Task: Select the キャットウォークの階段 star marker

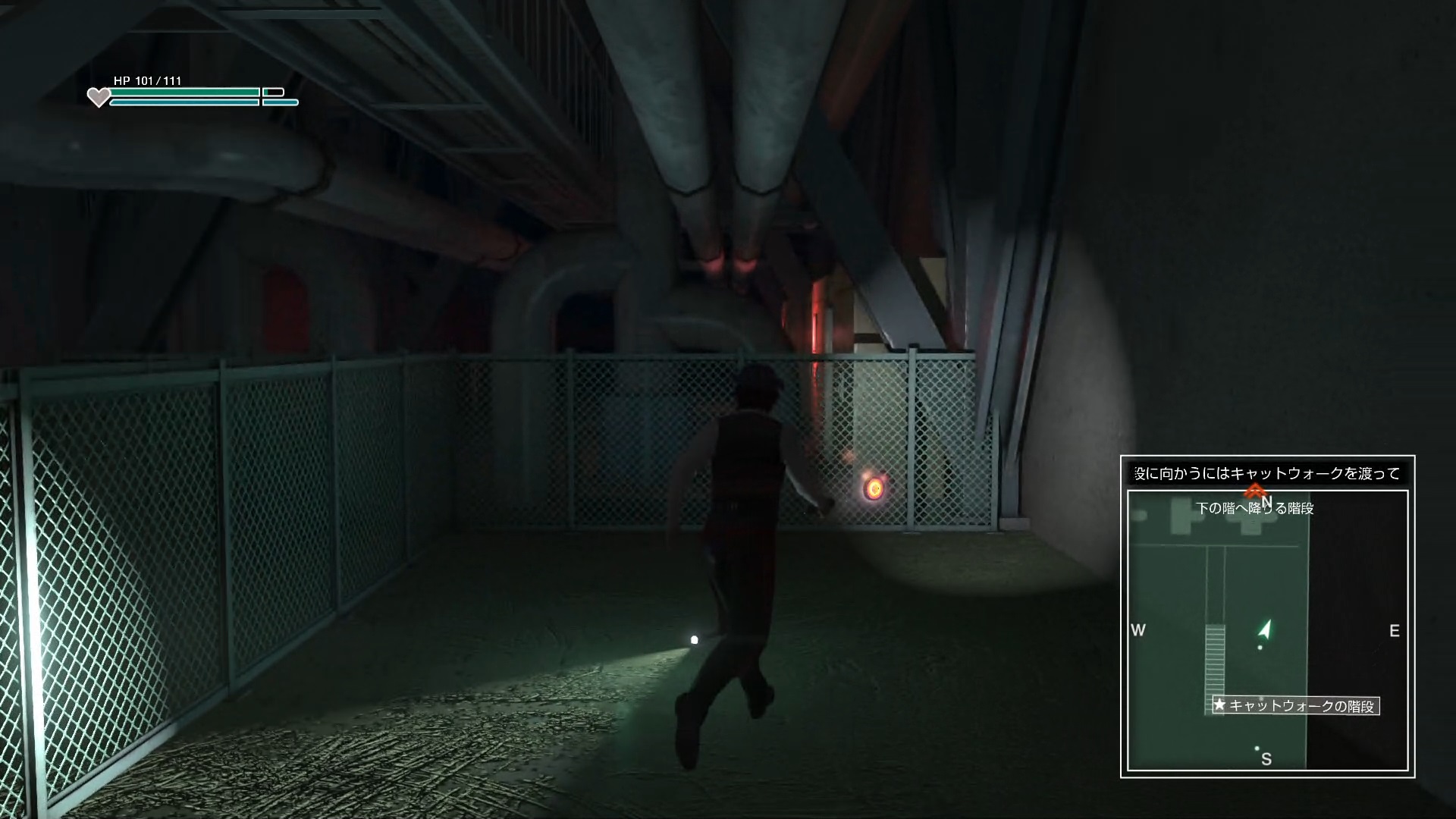Action: coord(1219,705)
